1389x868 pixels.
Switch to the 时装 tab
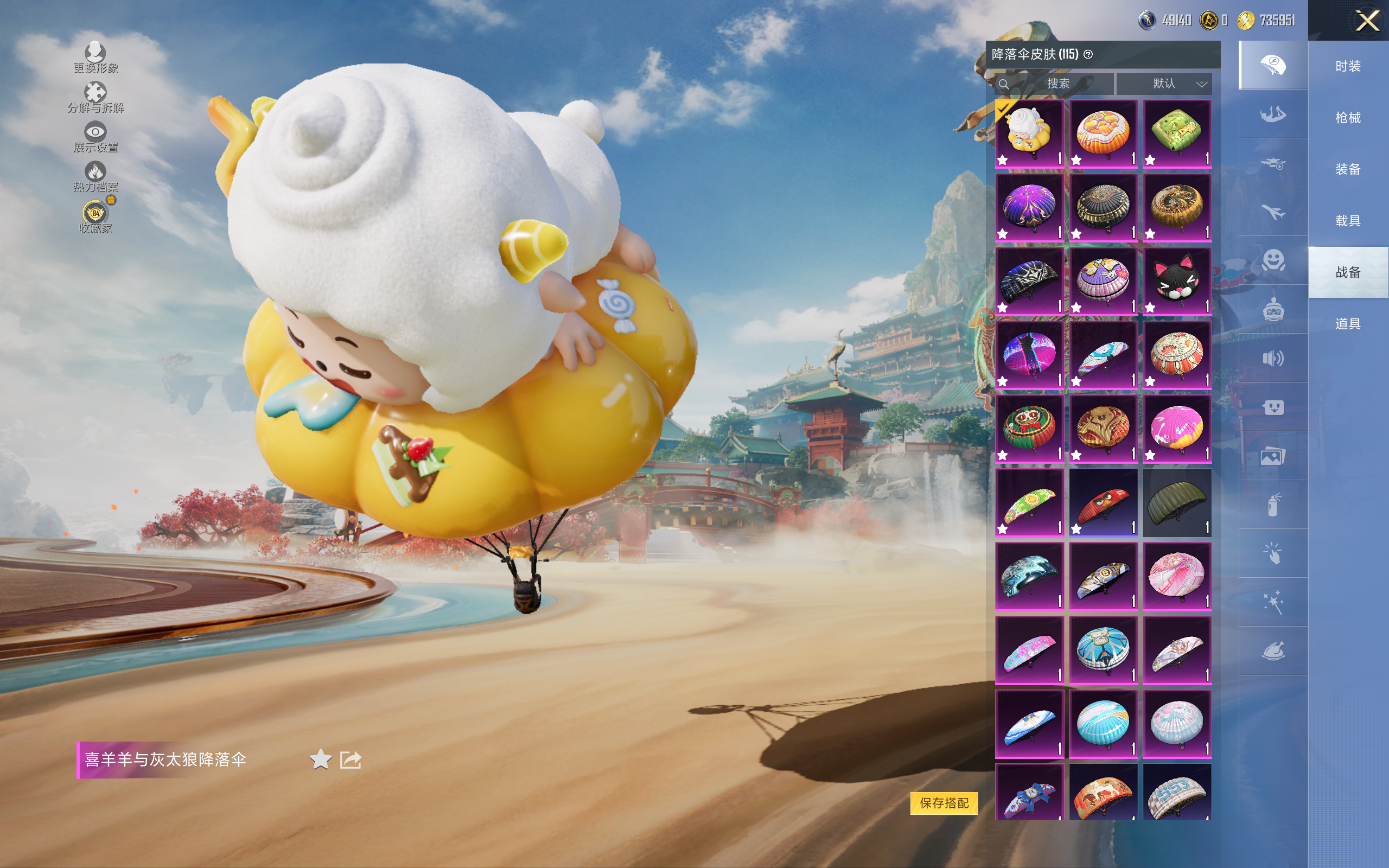(1348, 67)
